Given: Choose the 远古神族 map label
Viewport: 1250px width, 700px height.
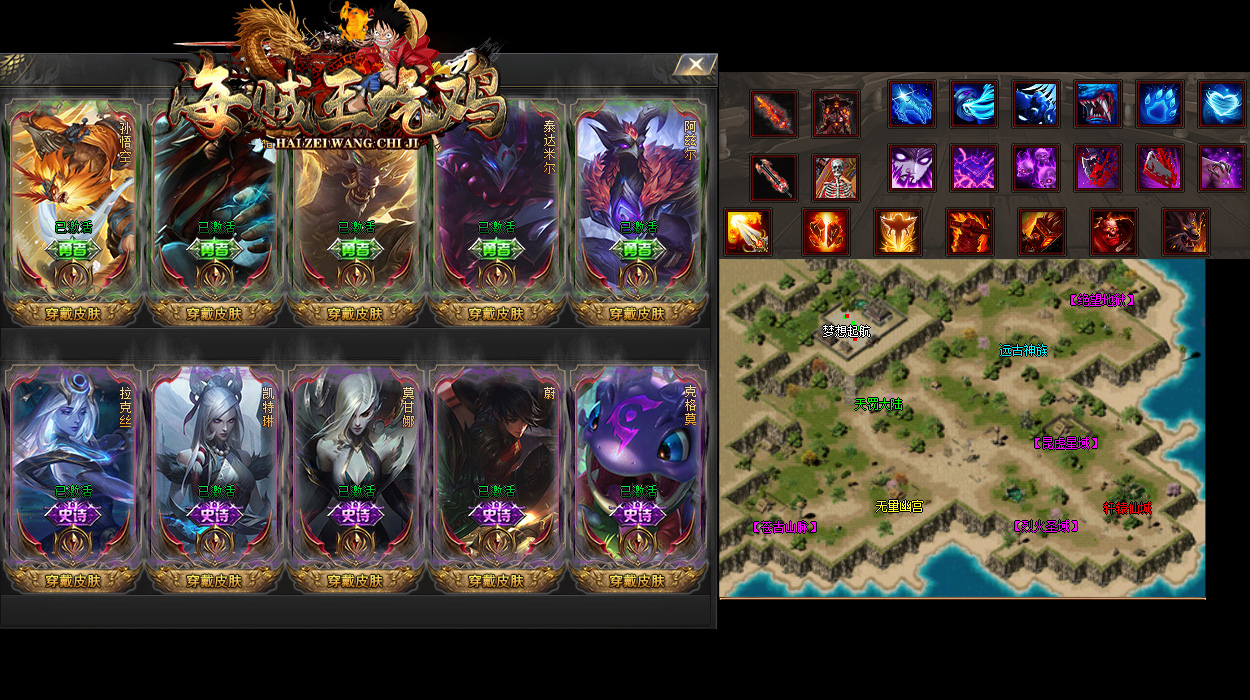Looking at the screenshot, I should click(x=1023, y=351).
